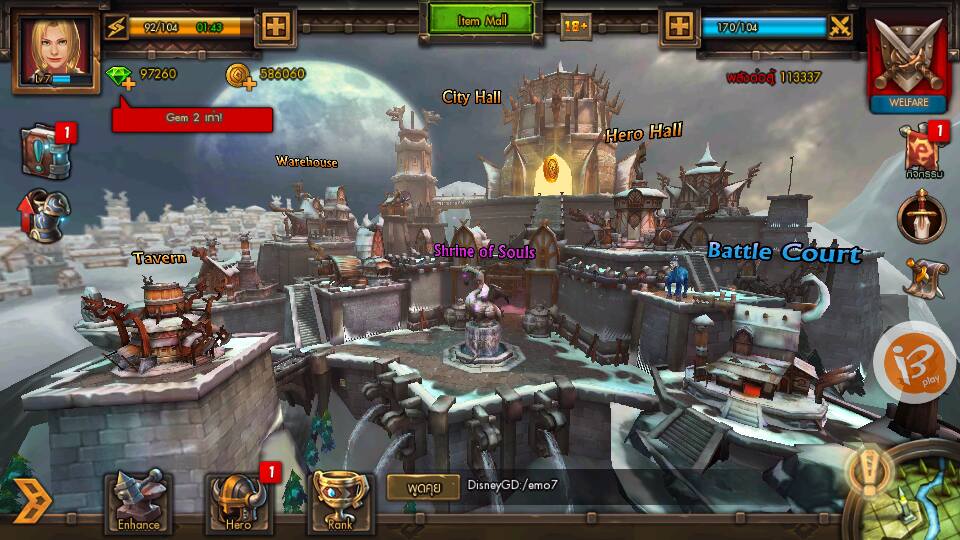Show the Rank trophy leaderboard
Screen dimensions: 960x540
point(342,502)
